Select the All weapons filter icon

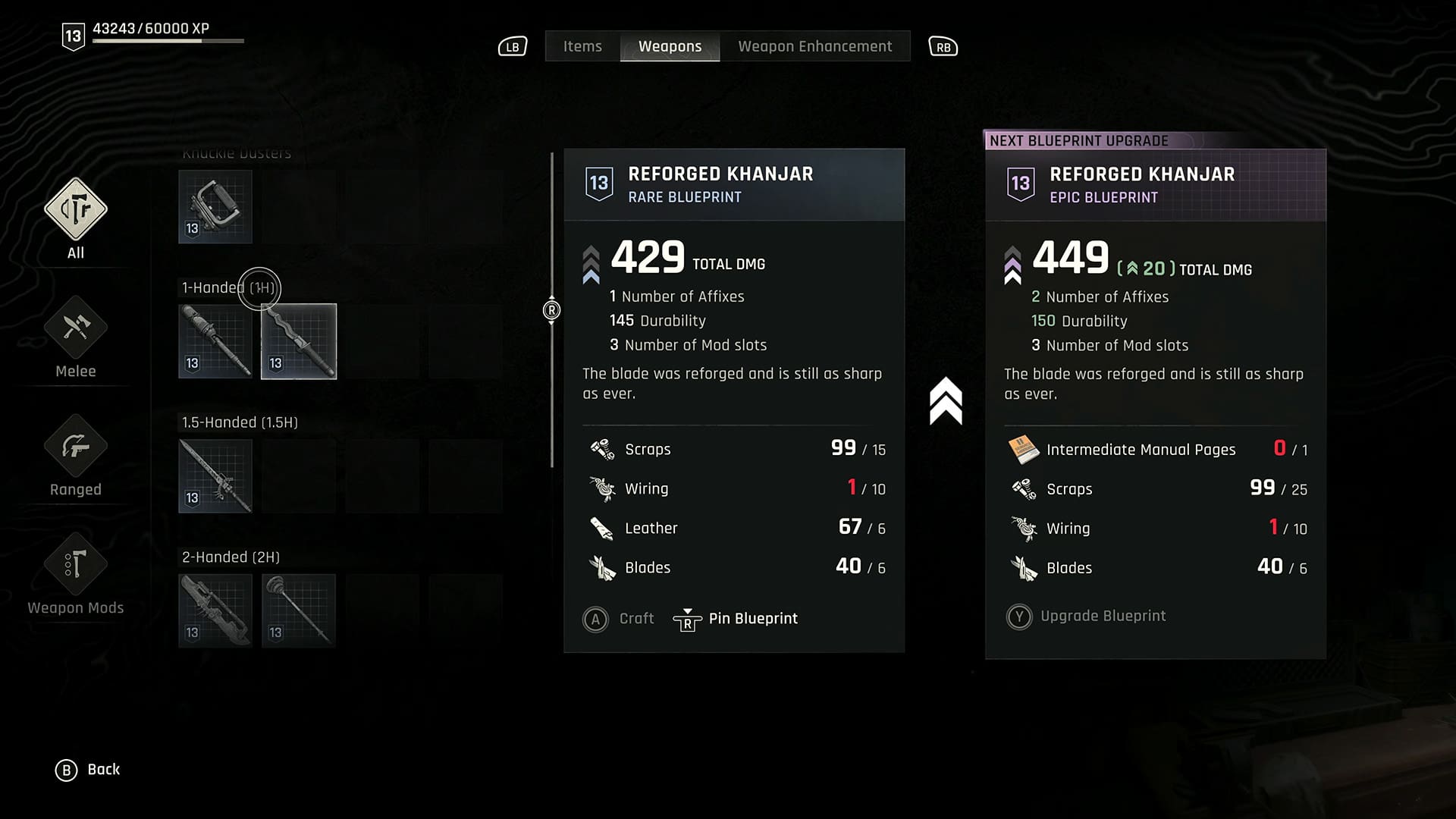(x=74, y=211)
